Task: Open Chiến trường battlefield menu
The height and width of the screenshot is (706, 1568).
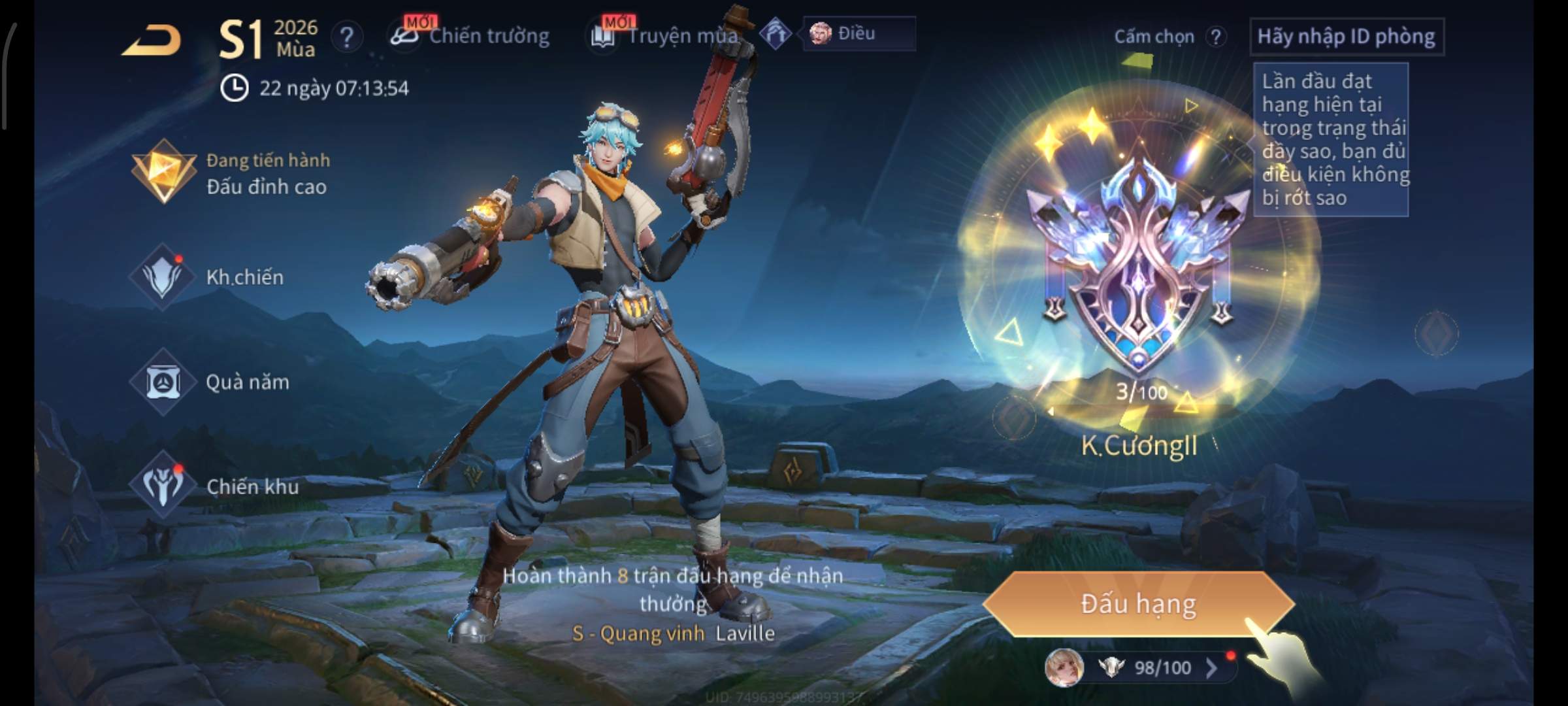Action: click(470, 36)
